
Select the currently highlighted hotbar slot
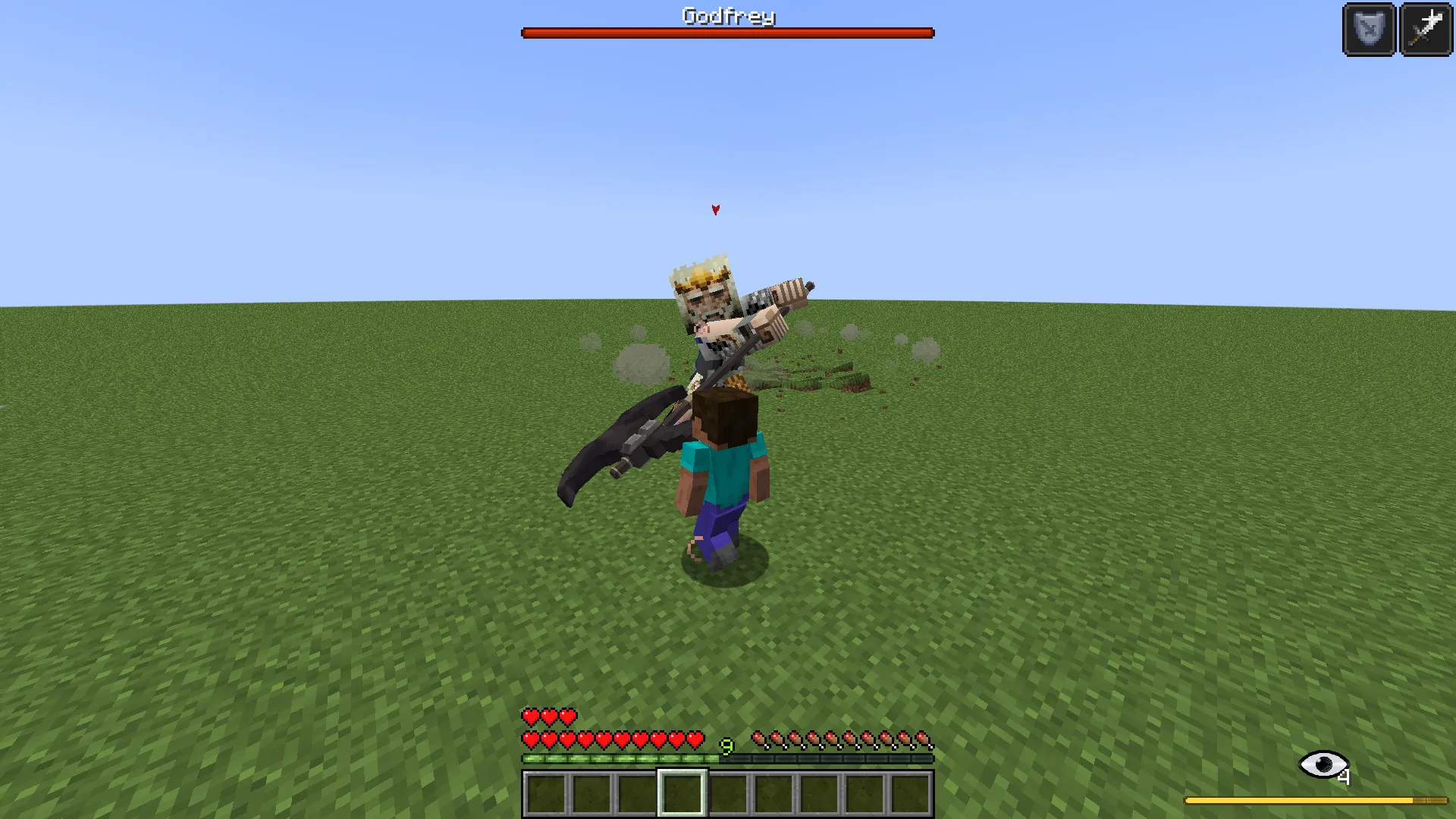pyautogui.click(x=682, y=793)
